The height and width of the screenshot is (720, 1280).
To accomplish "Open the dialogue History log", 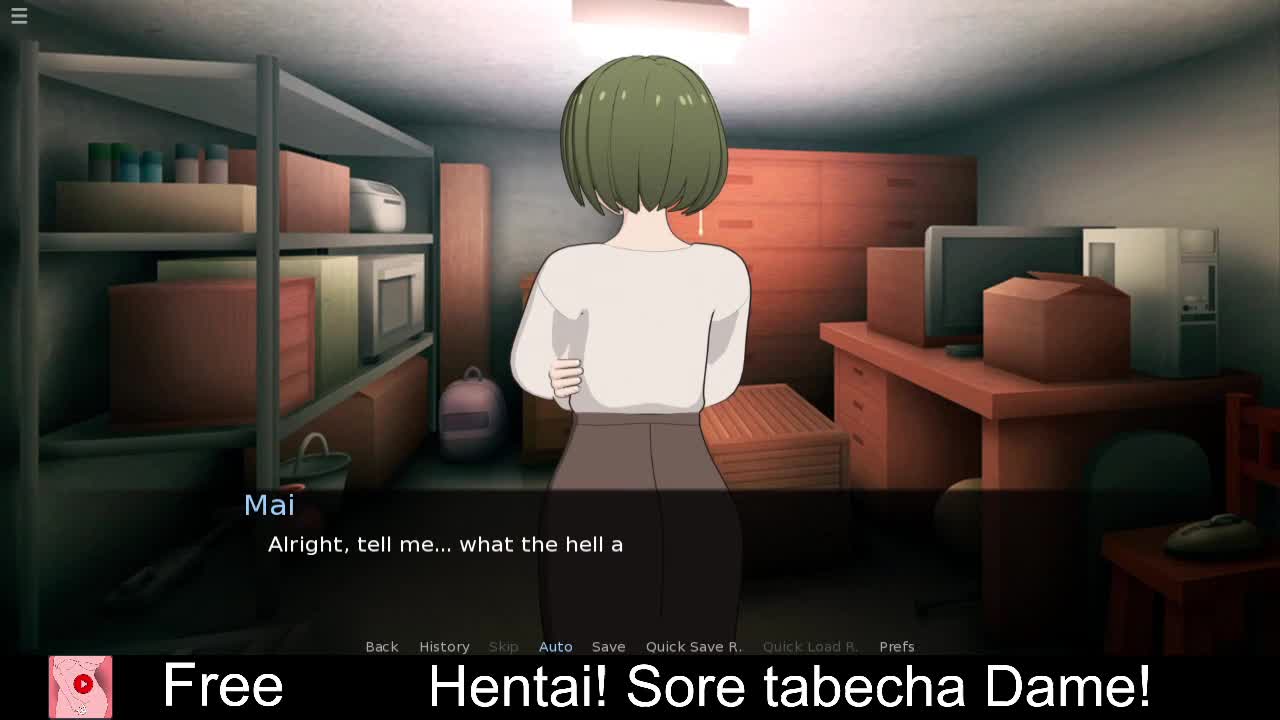I will pos(444,646).
